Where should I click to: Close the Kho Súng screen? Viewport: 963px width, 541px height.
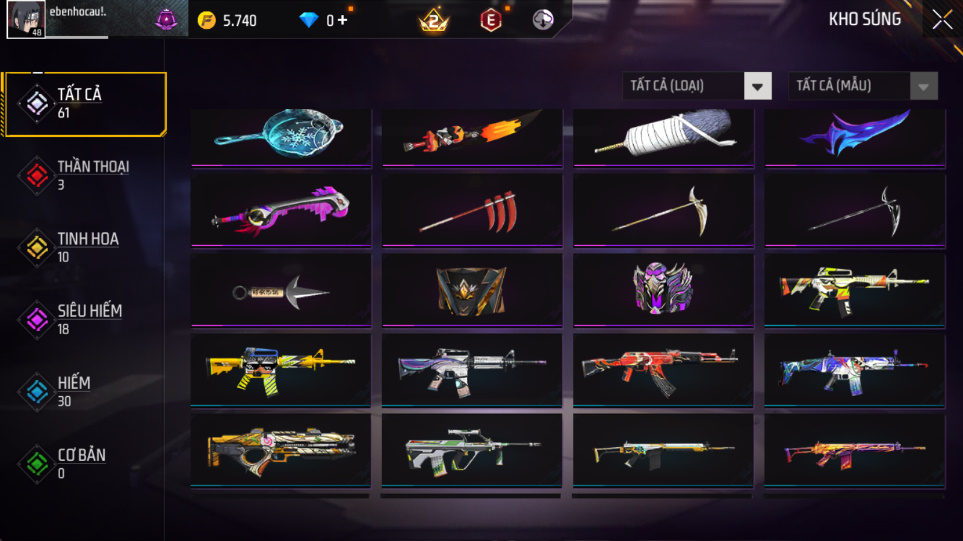coord(941,20)
